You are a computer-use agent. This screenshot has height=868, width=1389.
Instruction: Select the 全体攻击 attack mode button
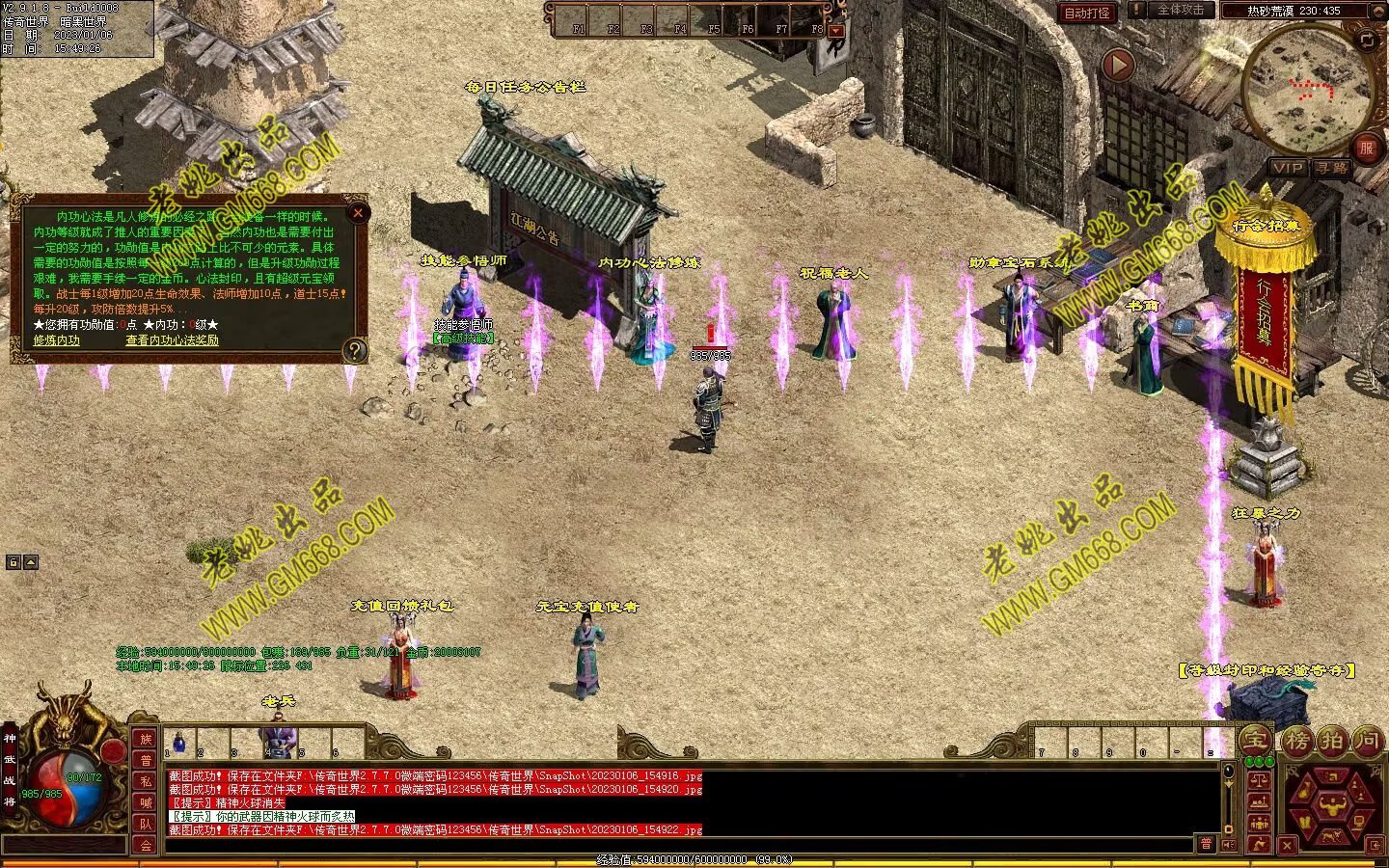tap(1179, 10)
